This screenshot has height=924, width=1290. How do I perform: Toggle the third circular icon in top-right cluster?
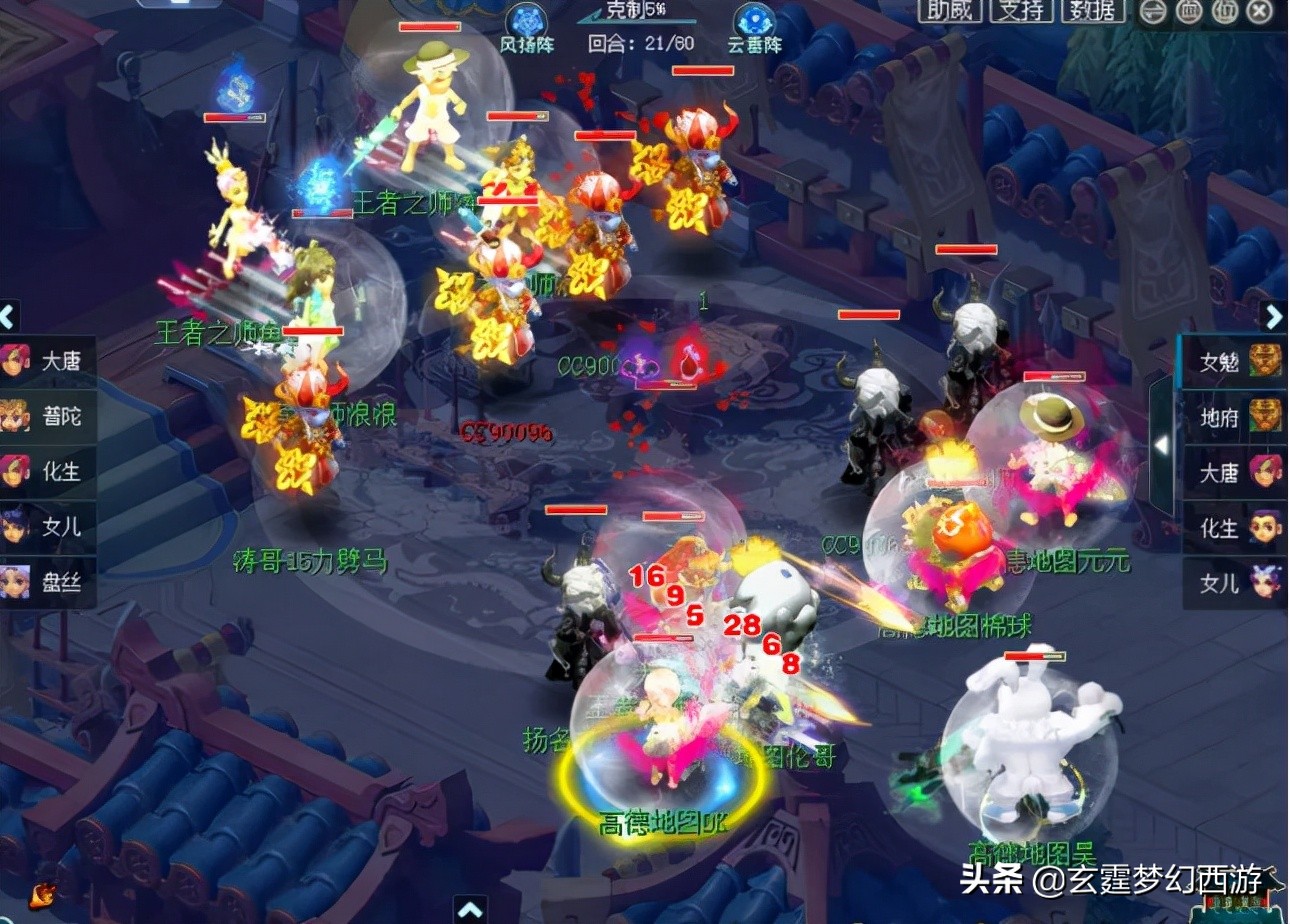point(1225,13)
